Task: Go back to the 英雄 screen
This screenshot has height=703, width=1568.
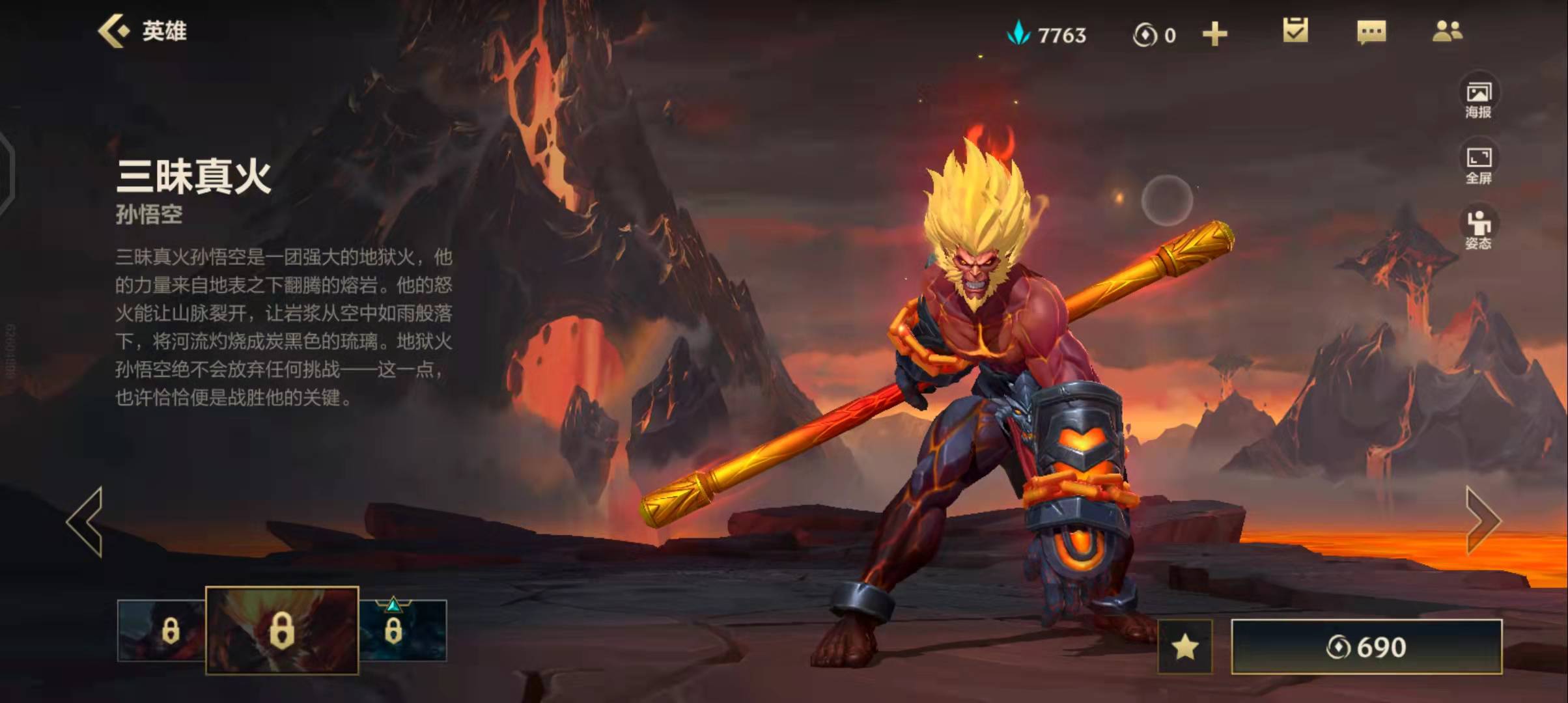Action: (x=142, y=31)
